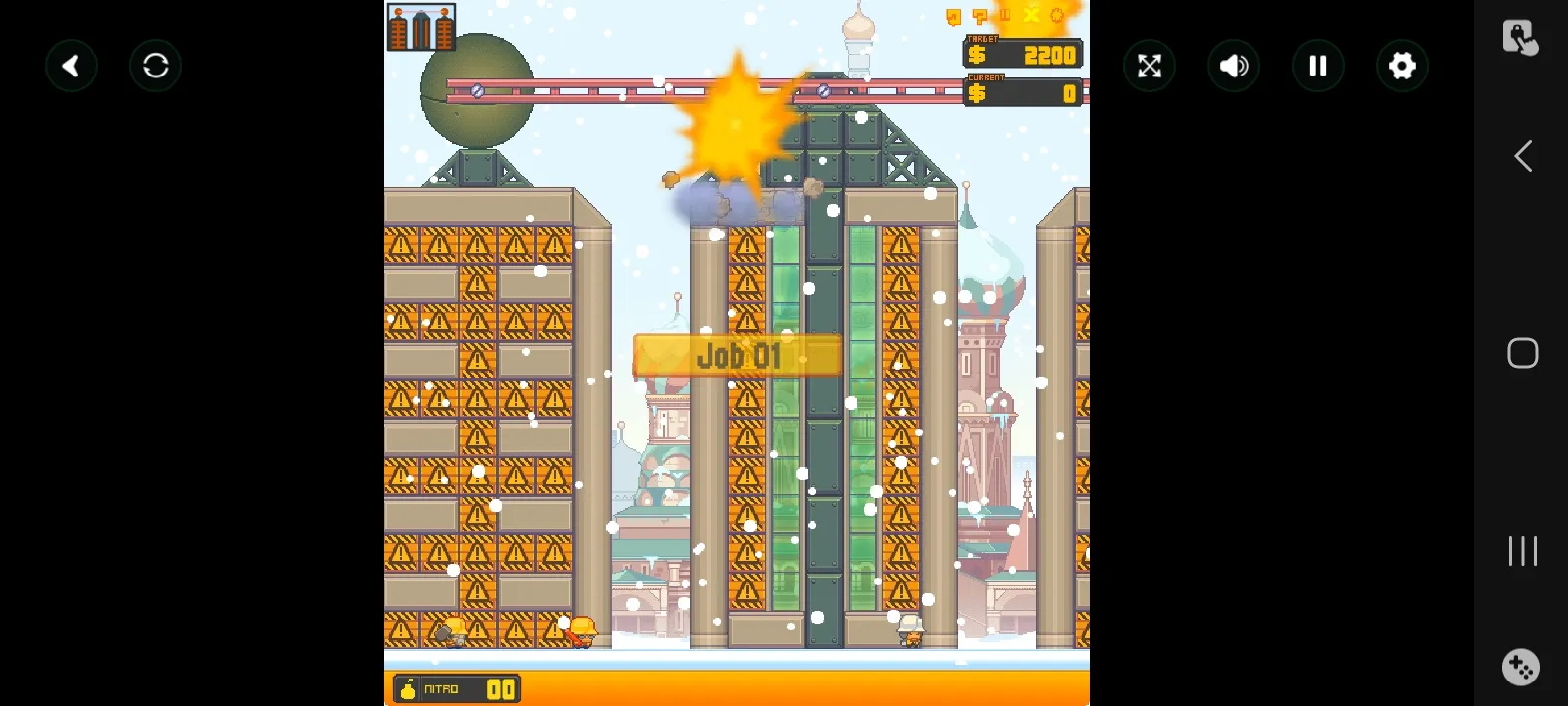
Task: Open the gamepad overlay icon
Action: [x=1521, y=667]
